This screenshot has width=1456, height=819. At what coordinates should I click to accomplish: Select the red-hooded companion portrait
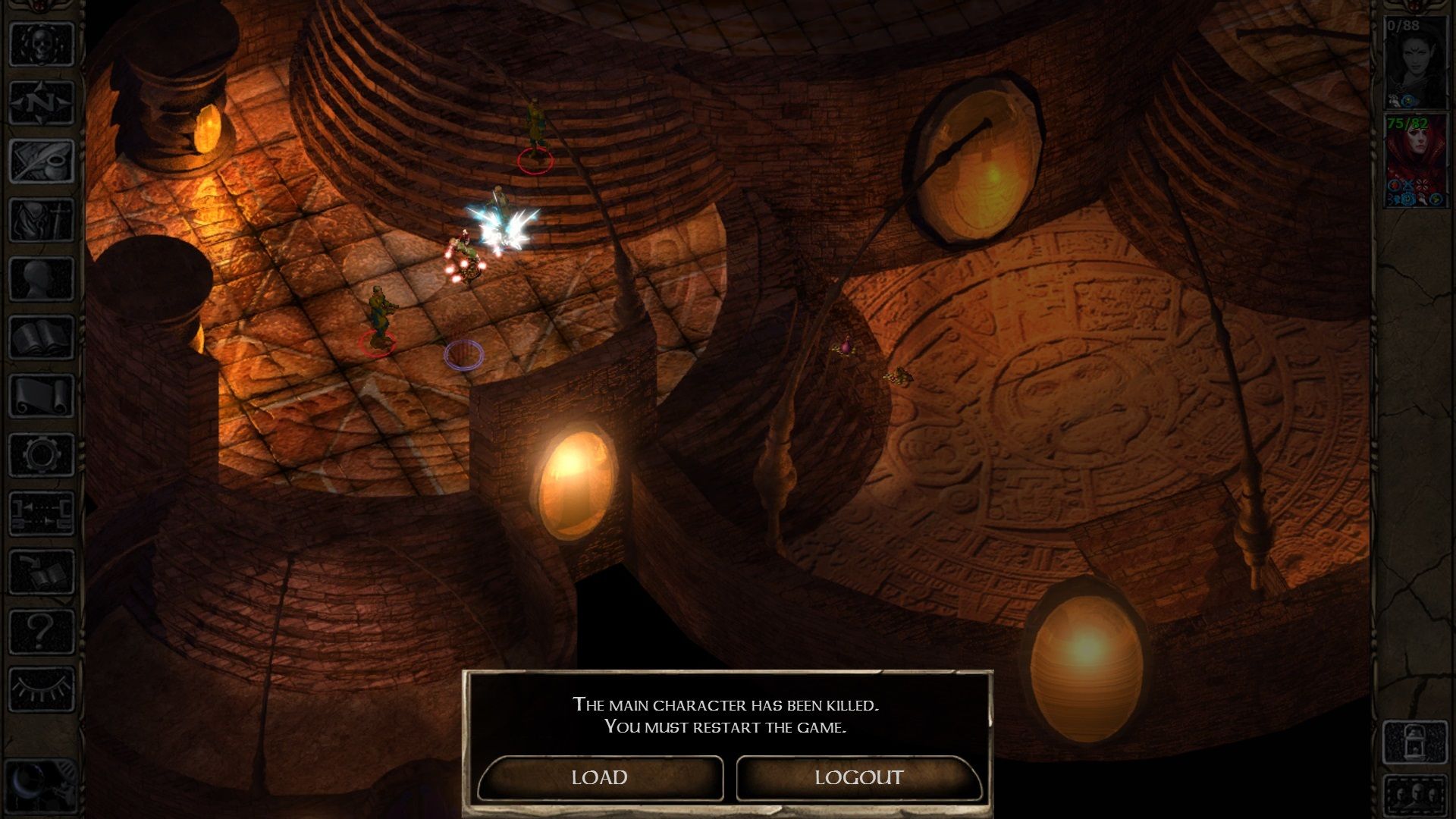coord(1415,161)
